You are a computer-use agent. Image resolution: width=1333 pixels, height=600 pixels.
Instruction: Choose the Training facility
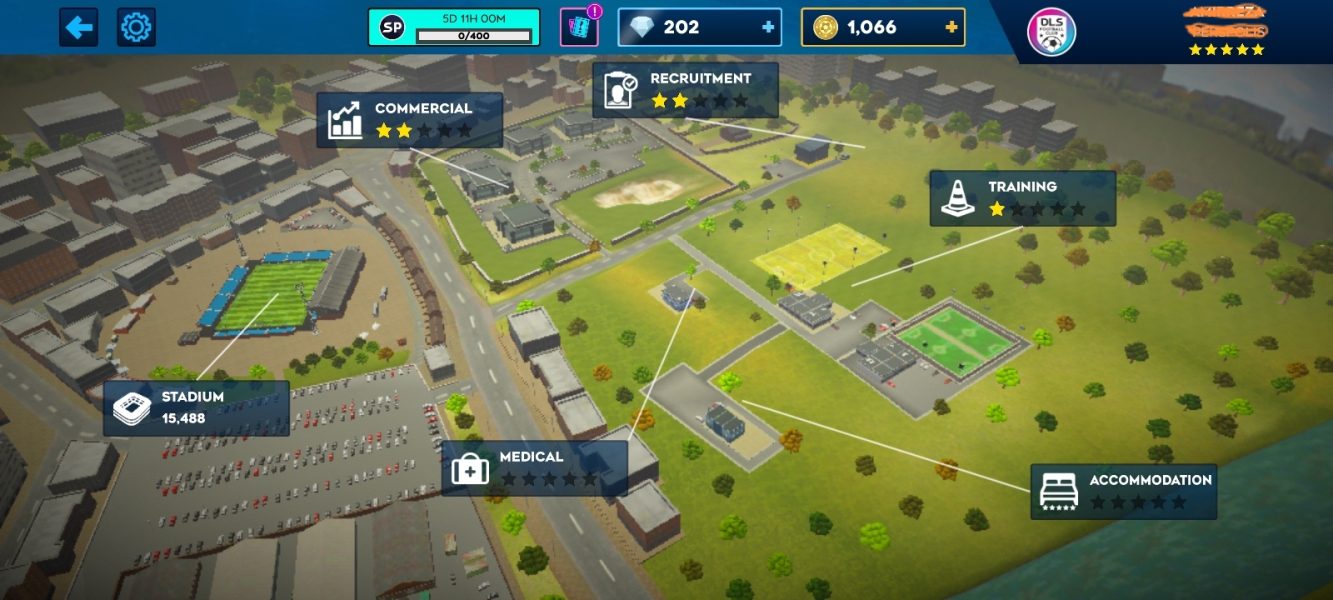coord(1022,198)
